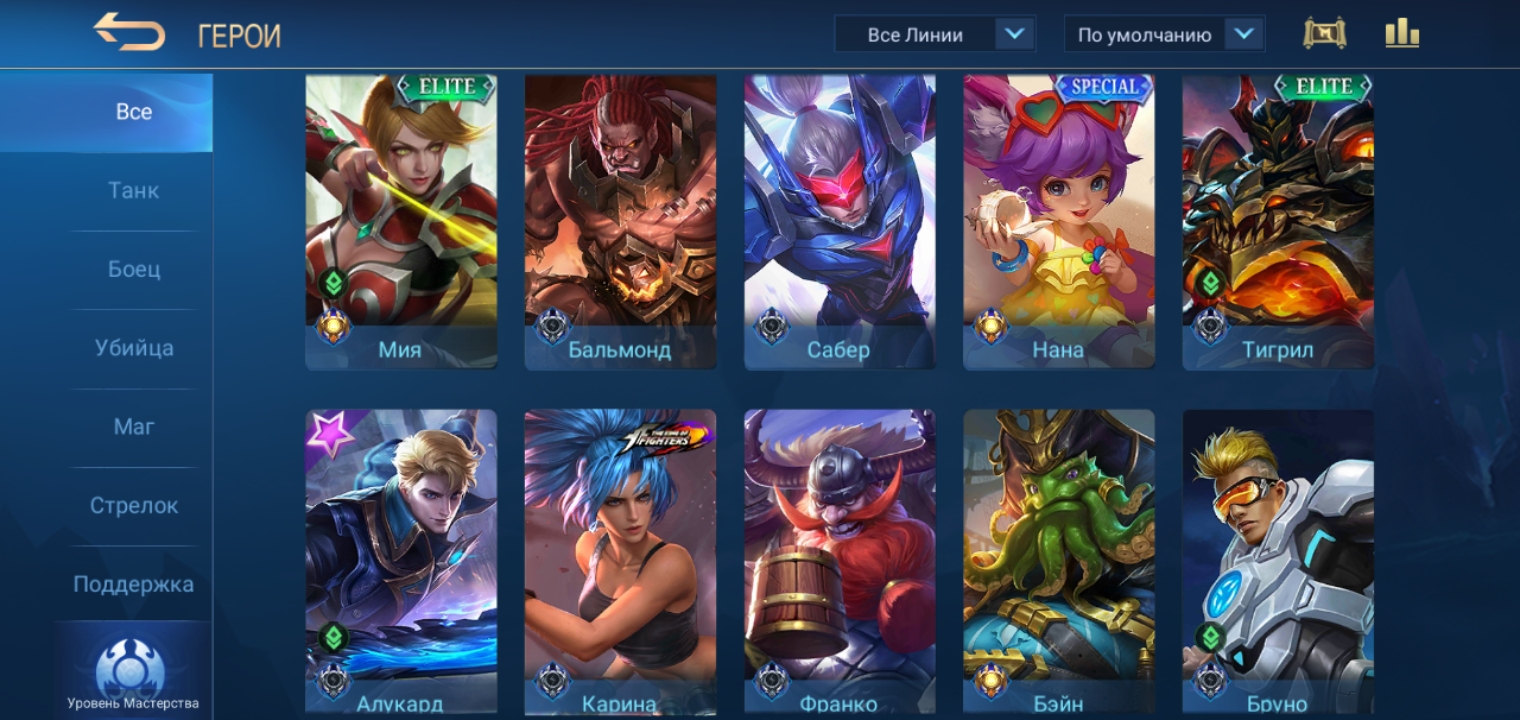Pick the Нана hero card
Screen dimensions: 1520x720
(1058, 220)
